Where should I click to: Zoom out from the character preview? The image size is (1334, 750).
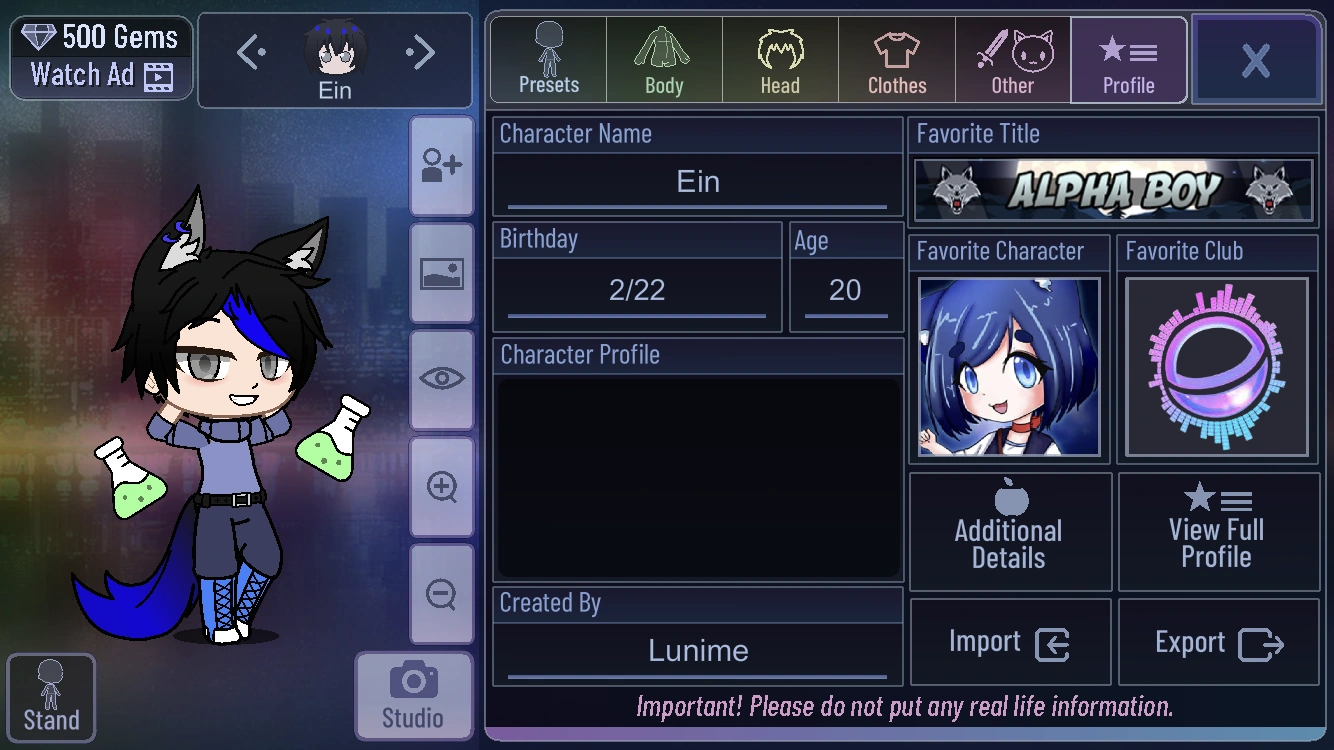[x=441, y=595]
